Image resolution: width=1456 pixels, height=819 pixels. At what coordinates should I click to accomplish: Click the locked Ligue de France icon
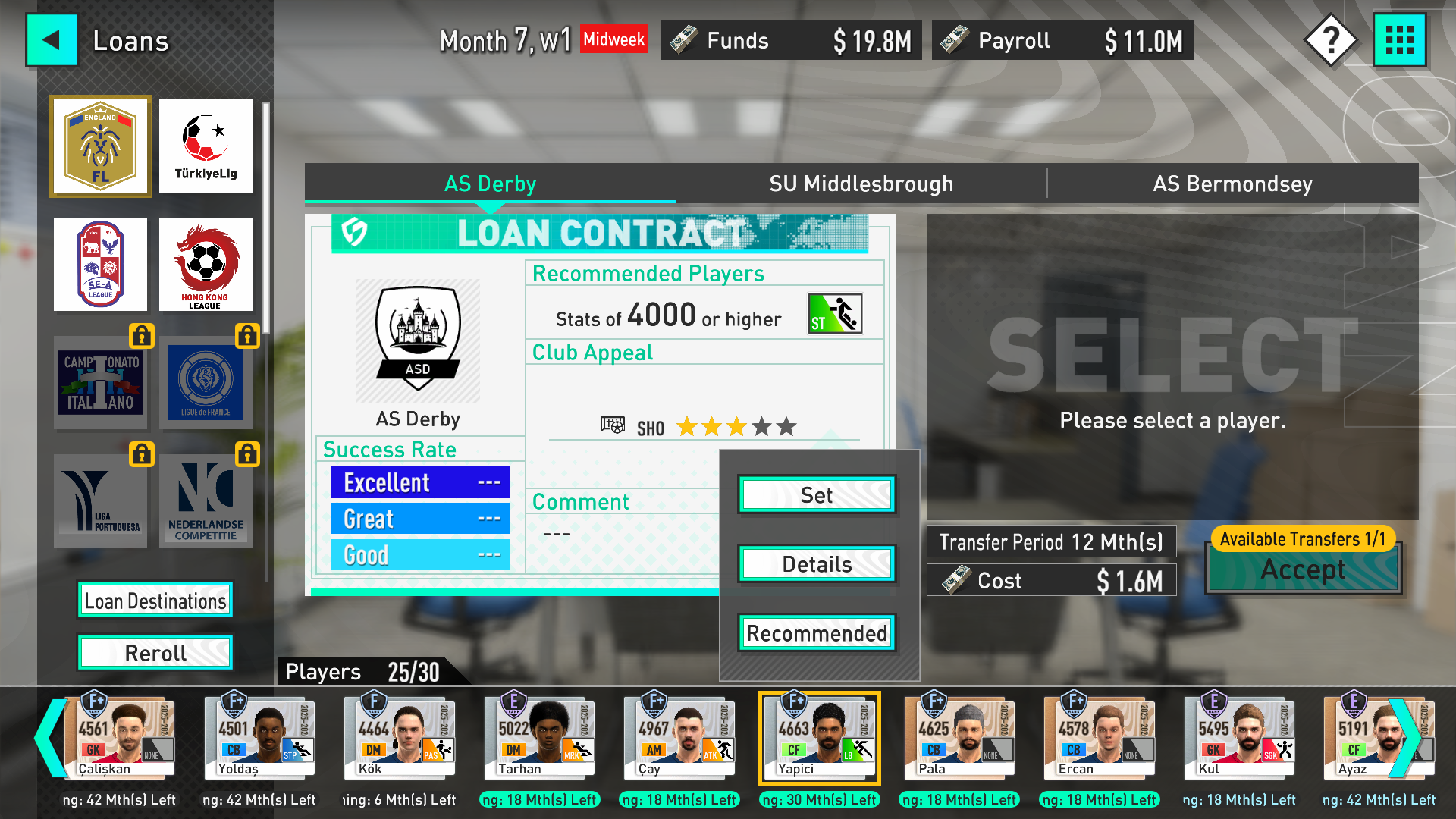tap(206, 383)
